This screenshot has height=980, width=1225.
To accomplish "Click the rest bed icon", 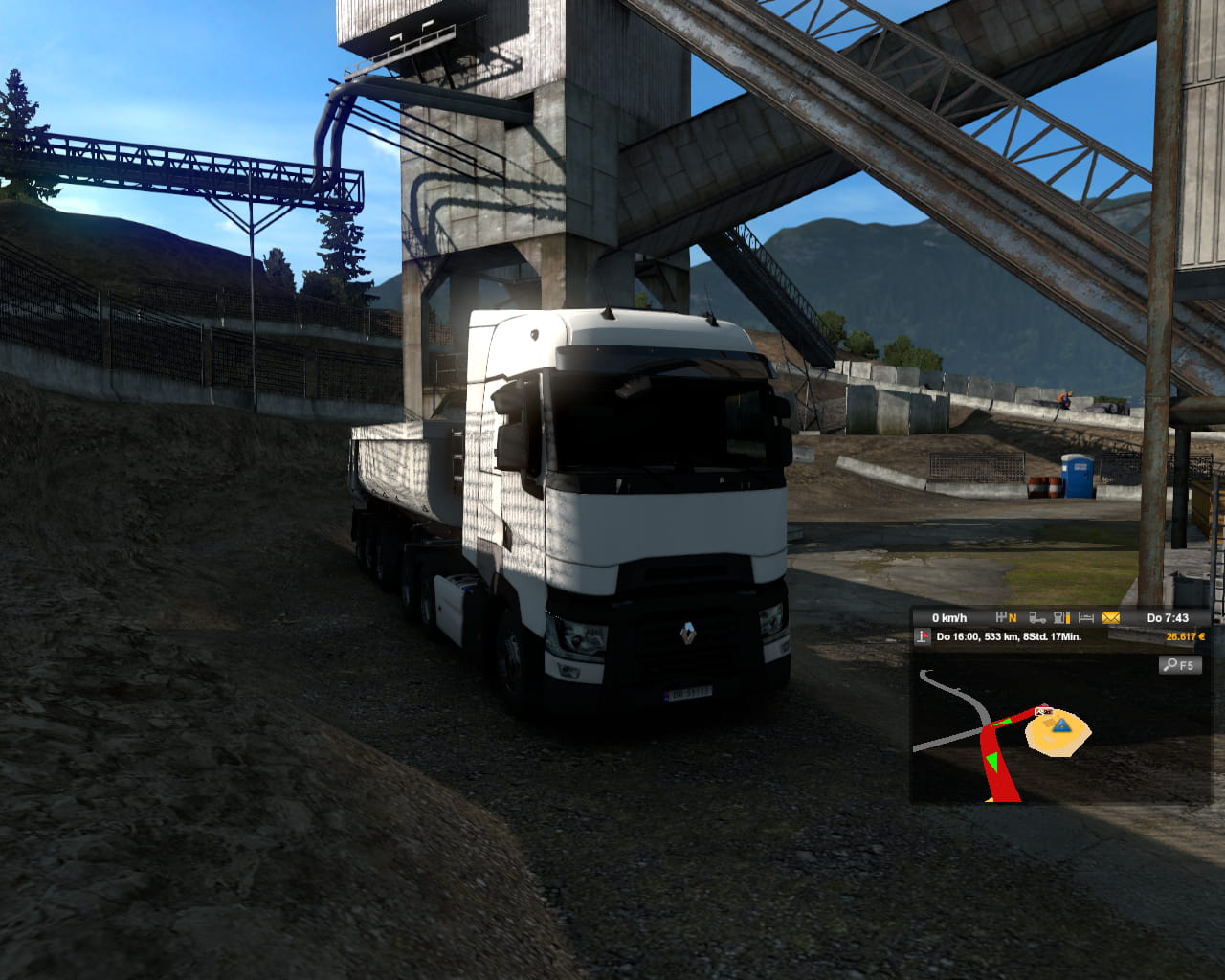I will pos(1086,618).
